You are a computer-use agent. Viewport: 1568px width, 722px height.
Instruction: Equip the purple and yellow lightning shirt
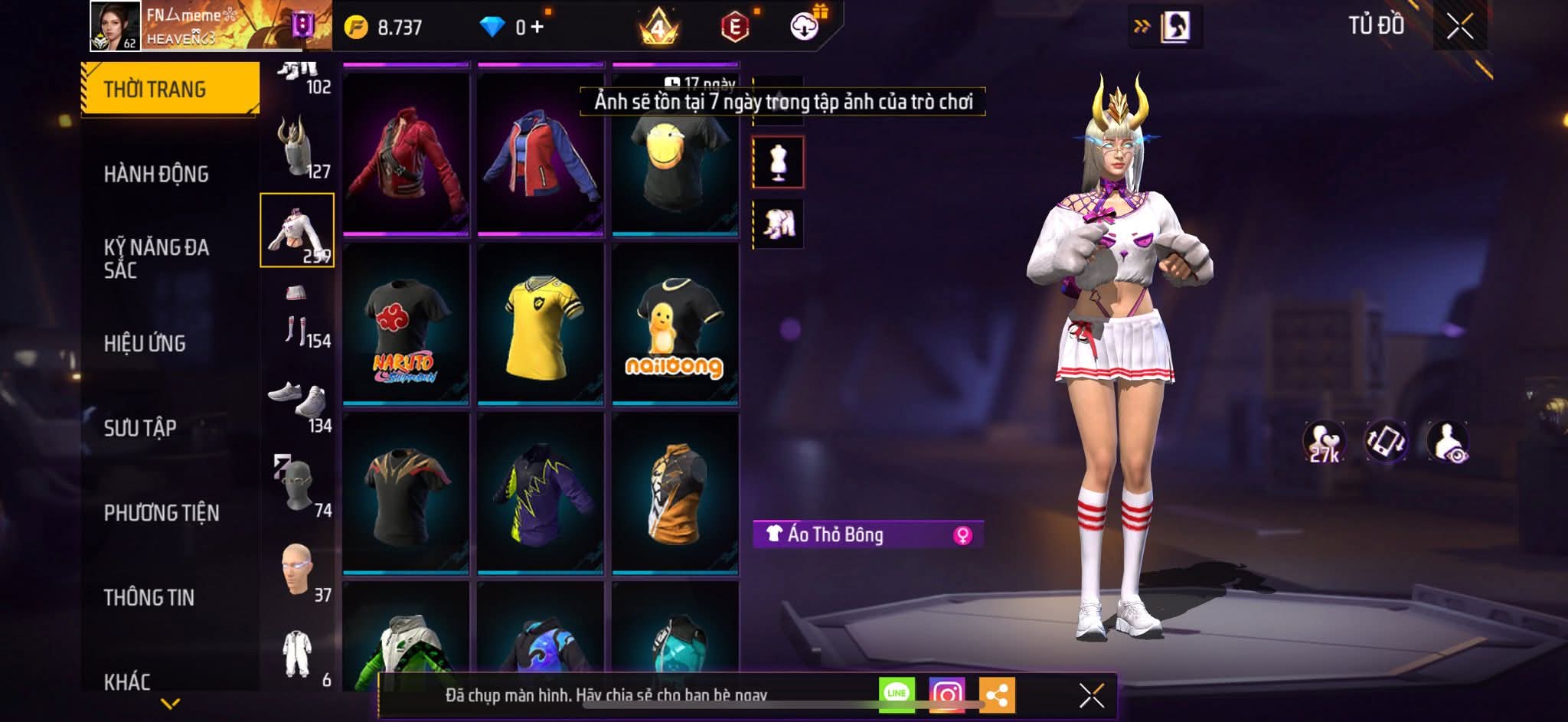pos(541,495)
